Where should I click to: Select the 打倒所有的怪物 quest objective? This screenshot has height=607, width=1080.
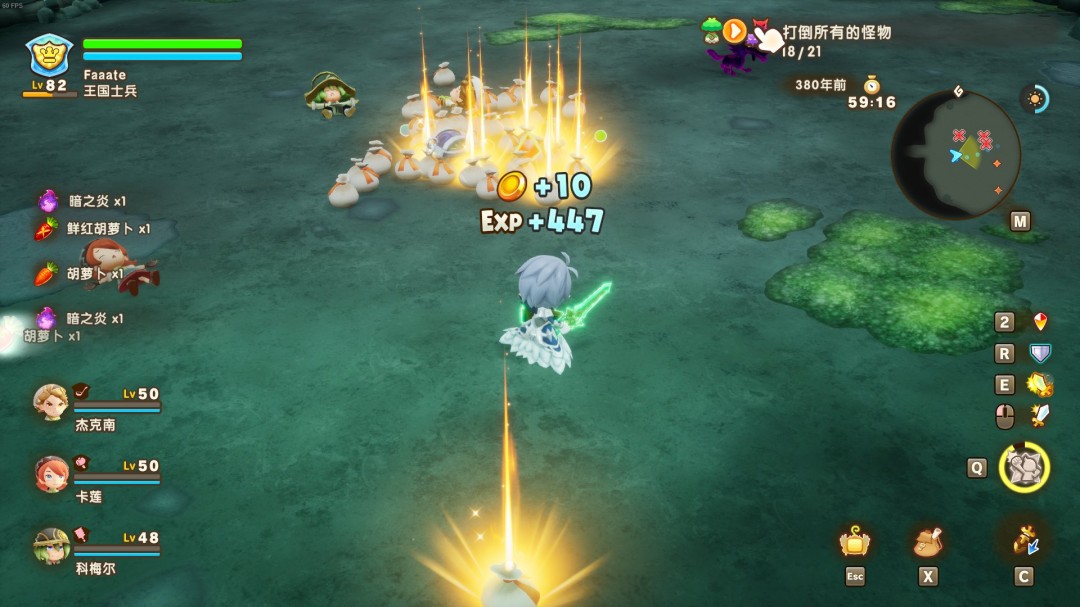(x=836, y=32)
